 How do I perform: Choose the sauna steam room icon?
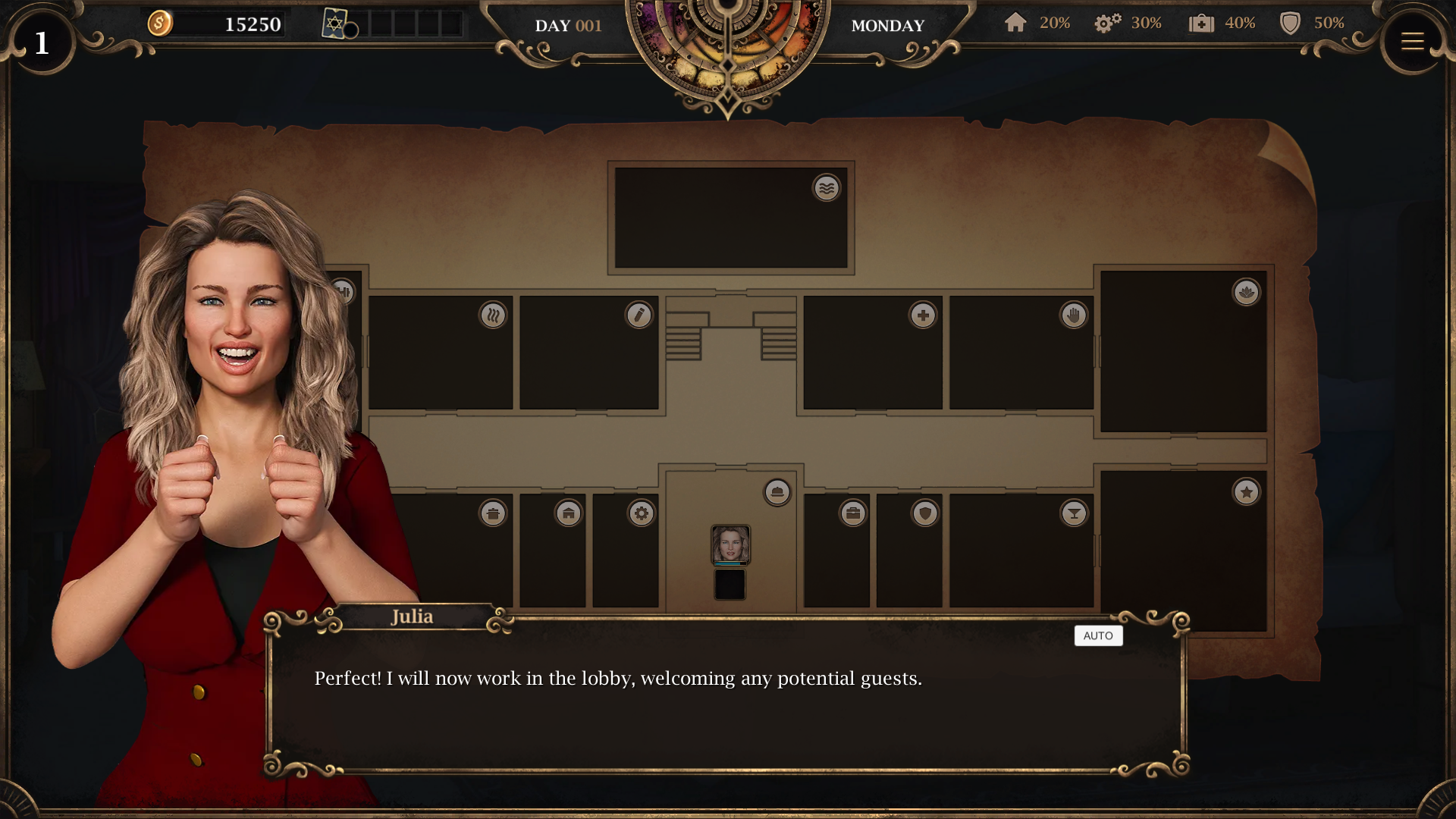493,315
